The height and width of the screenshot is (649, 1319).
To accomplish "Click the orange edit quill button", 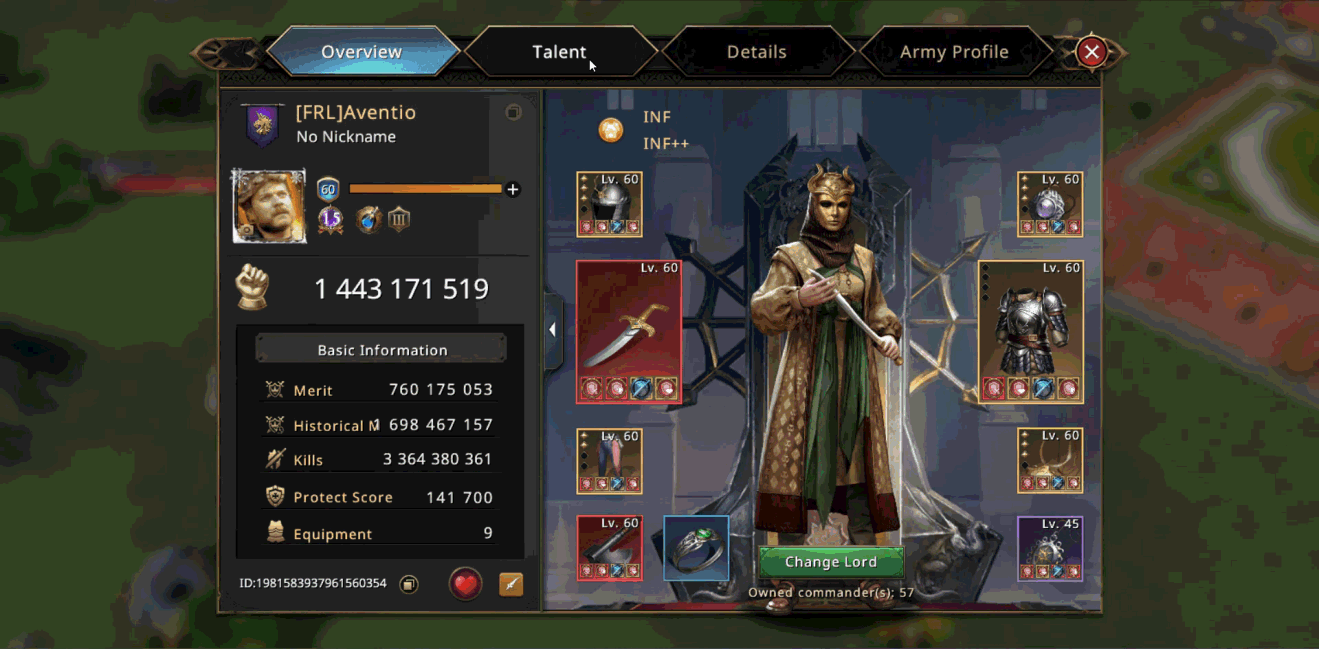I will coord(511,584).
